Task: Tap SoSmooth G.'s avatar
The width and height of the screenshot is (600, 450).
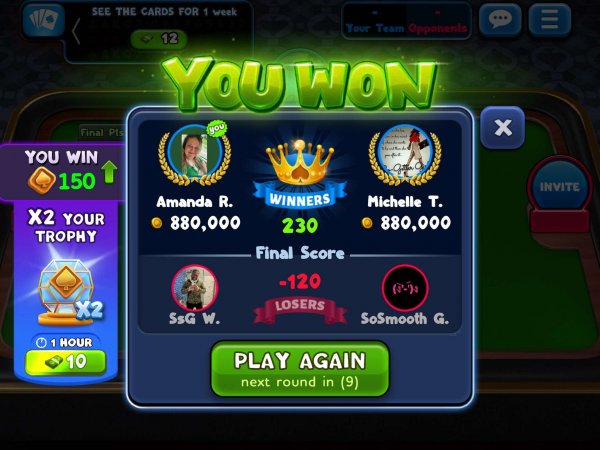Action: [x=404, y=287]
